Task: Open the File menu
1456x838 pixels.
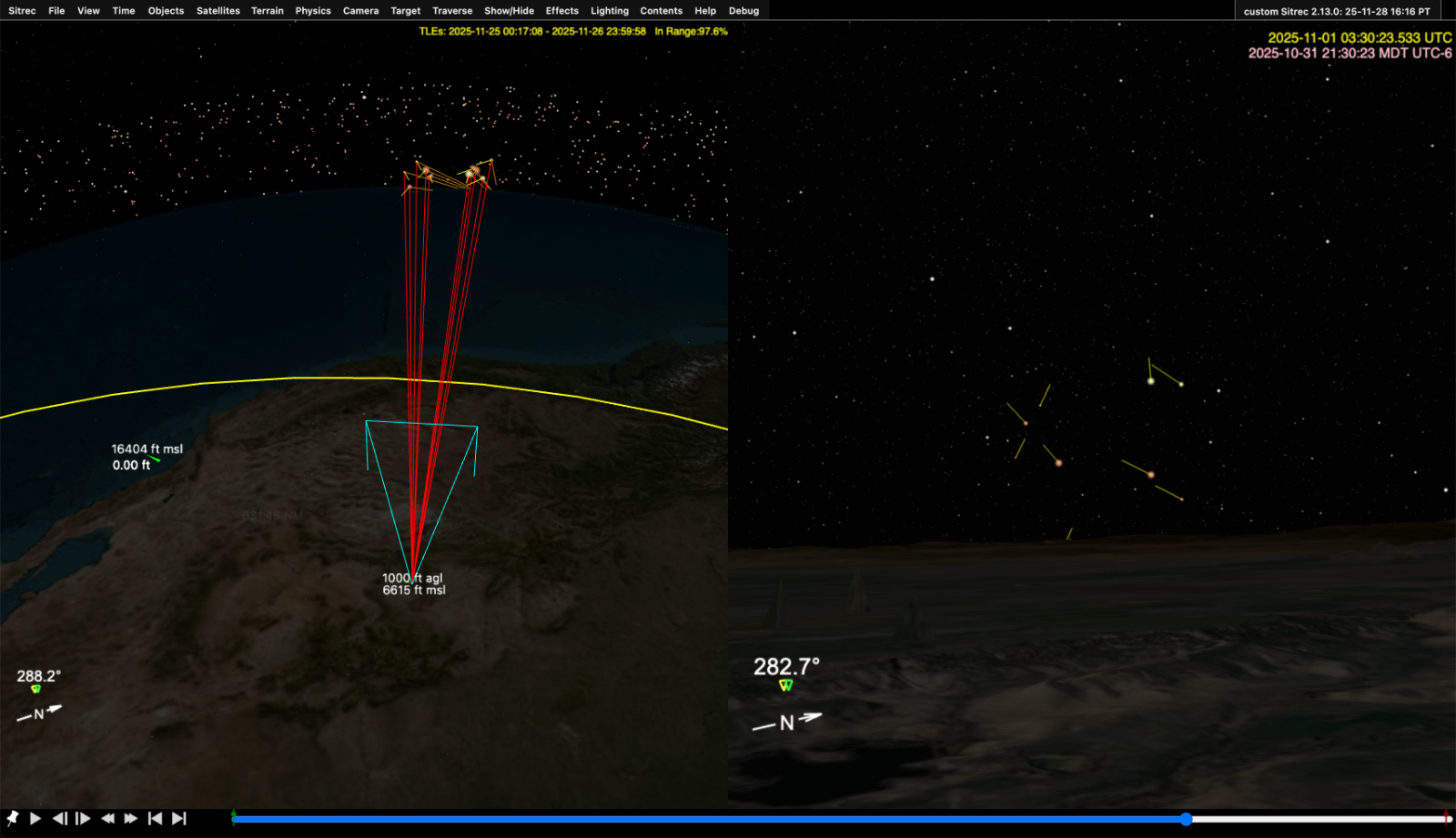Action: coord(56,11)
